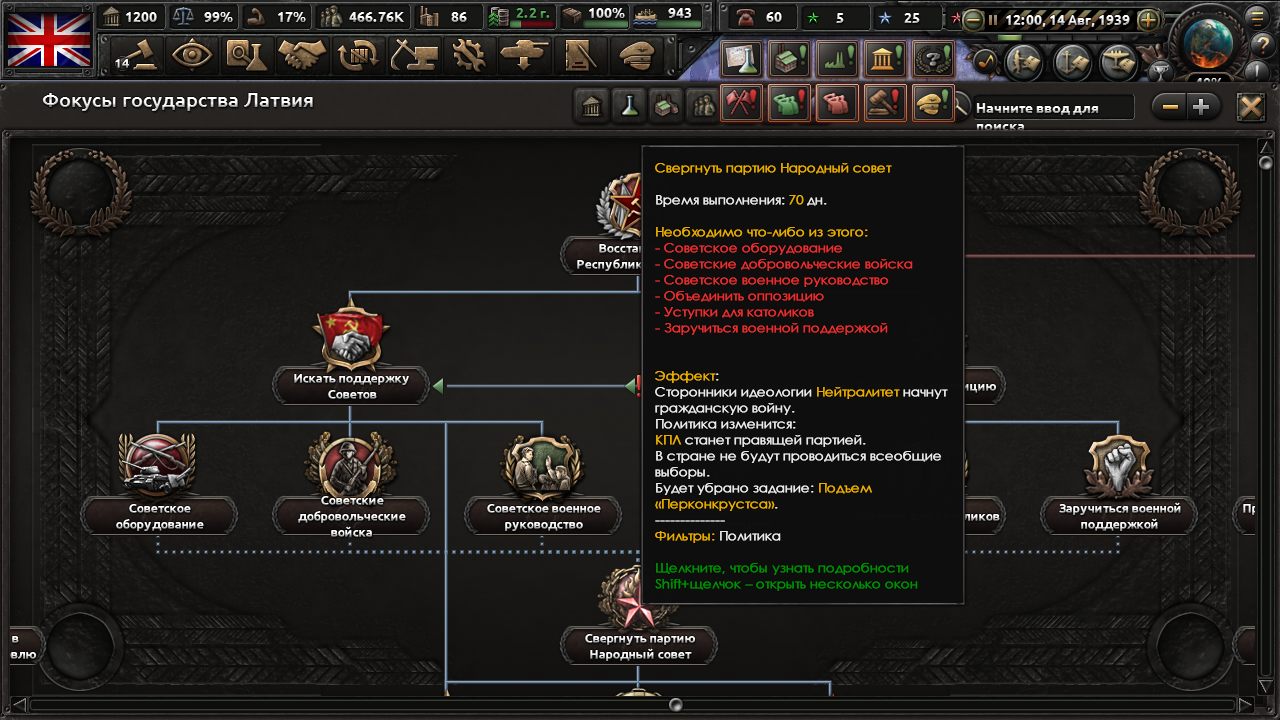Toggle the green volunteers filter in focus window
The image size is (1280, 720).
[789, 105]
